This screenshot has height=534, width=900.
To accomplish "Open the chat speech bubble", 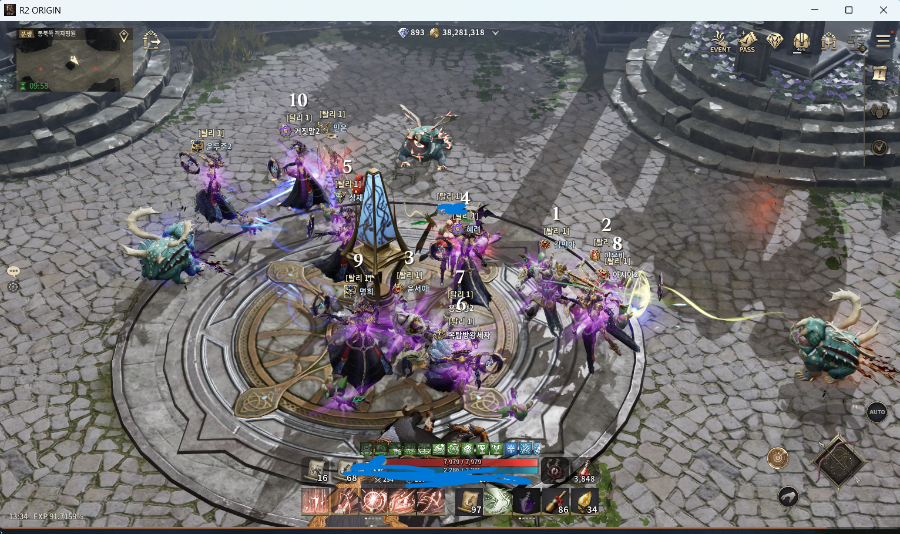I will coord(14,271).
